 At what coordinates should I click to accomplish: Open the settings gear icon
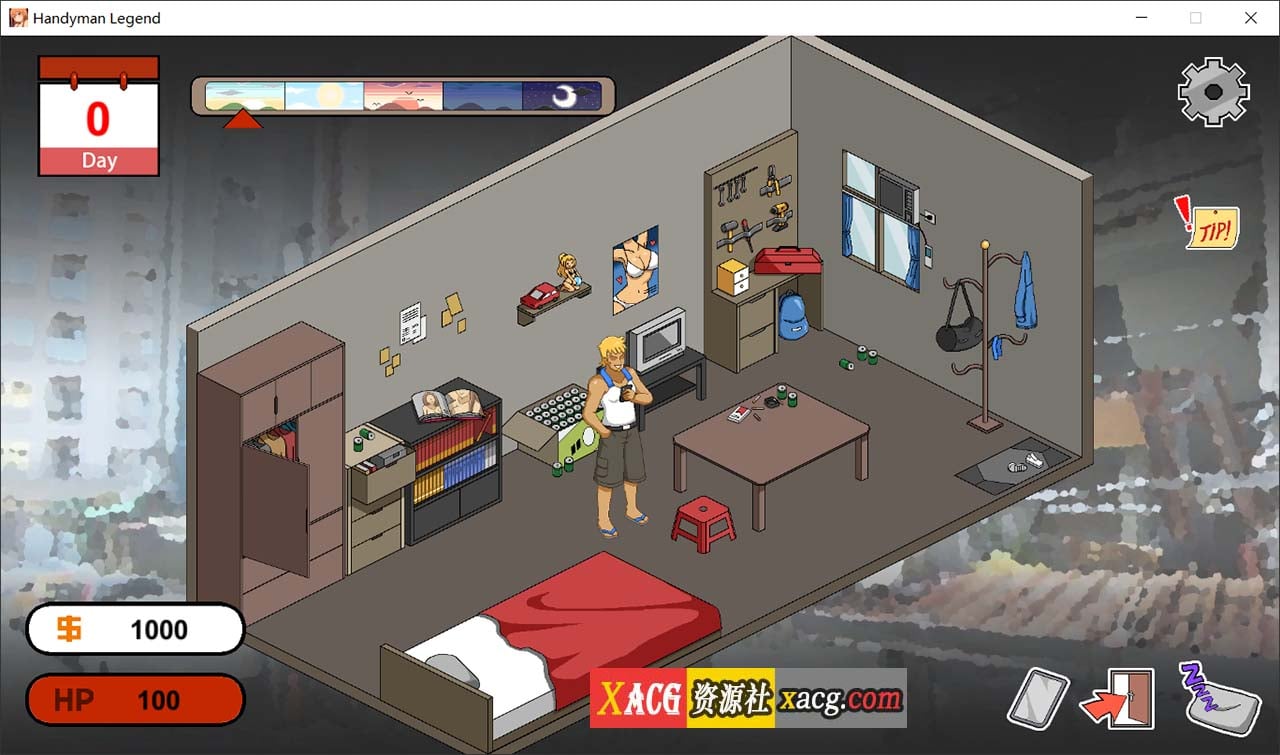[x=1213, y=92]
